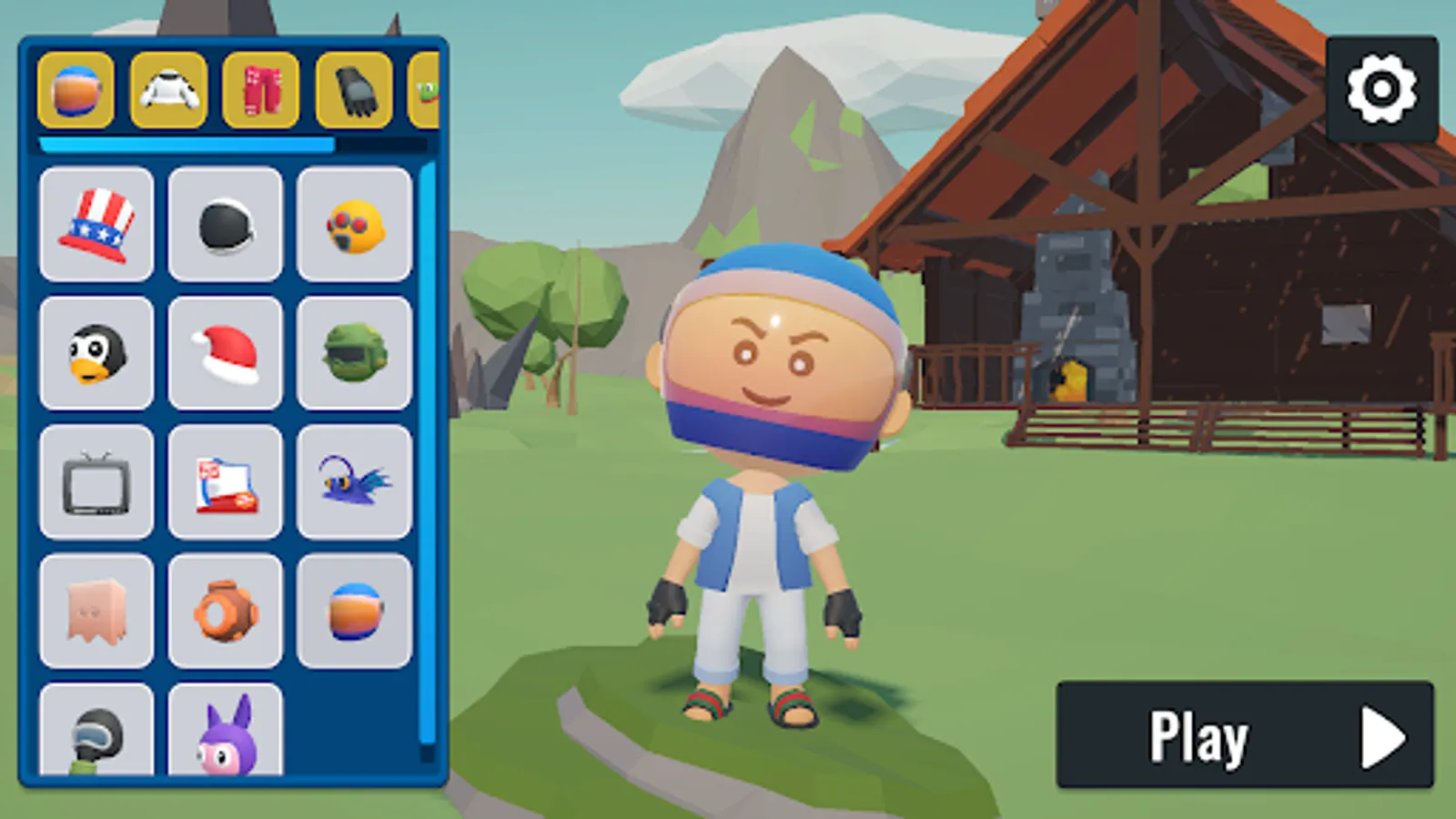1456x819 pixels.
Task: Pick the mail envelope hat
Action: point(225,482)
